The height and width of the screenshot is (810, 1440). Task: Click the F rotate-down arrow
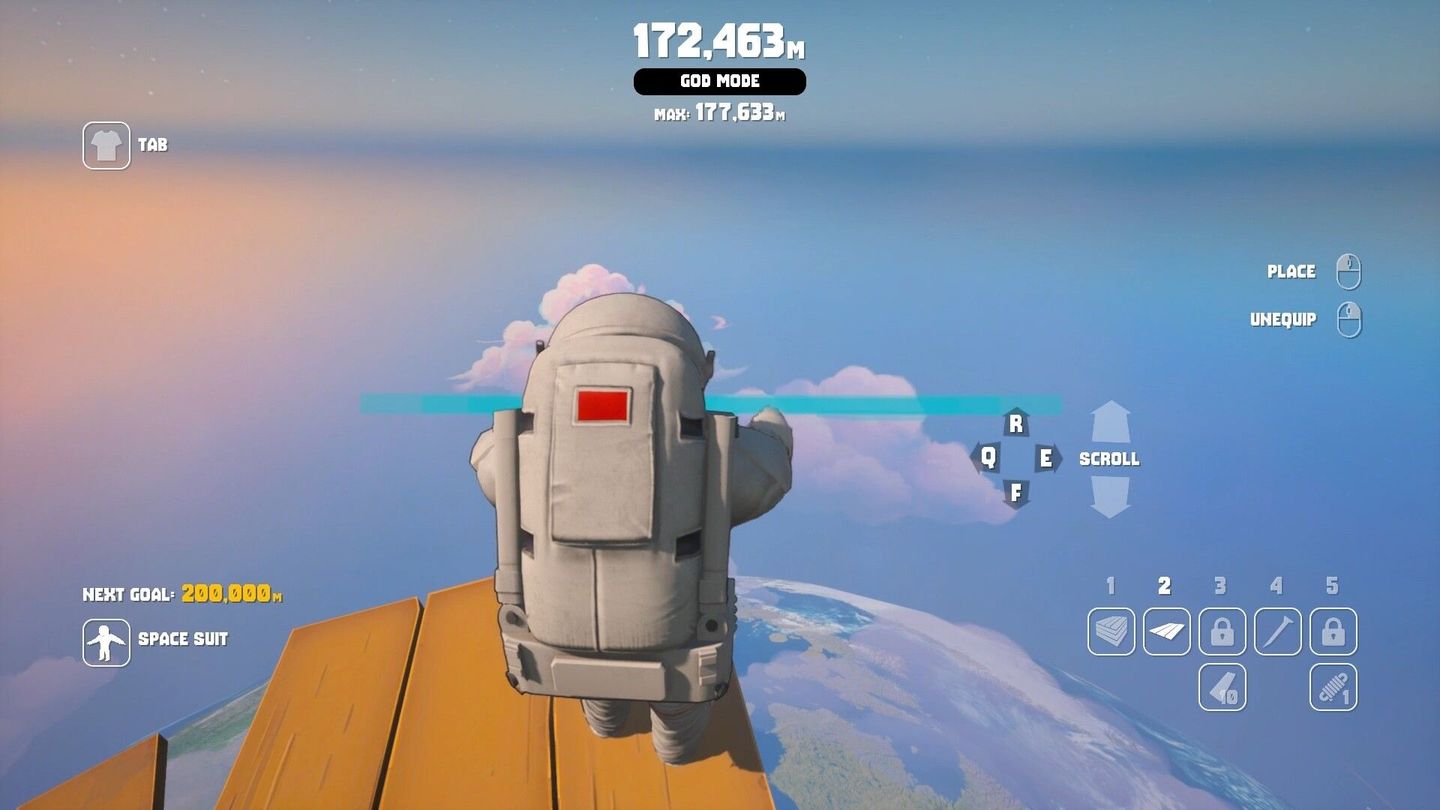tap(1016, 492)
